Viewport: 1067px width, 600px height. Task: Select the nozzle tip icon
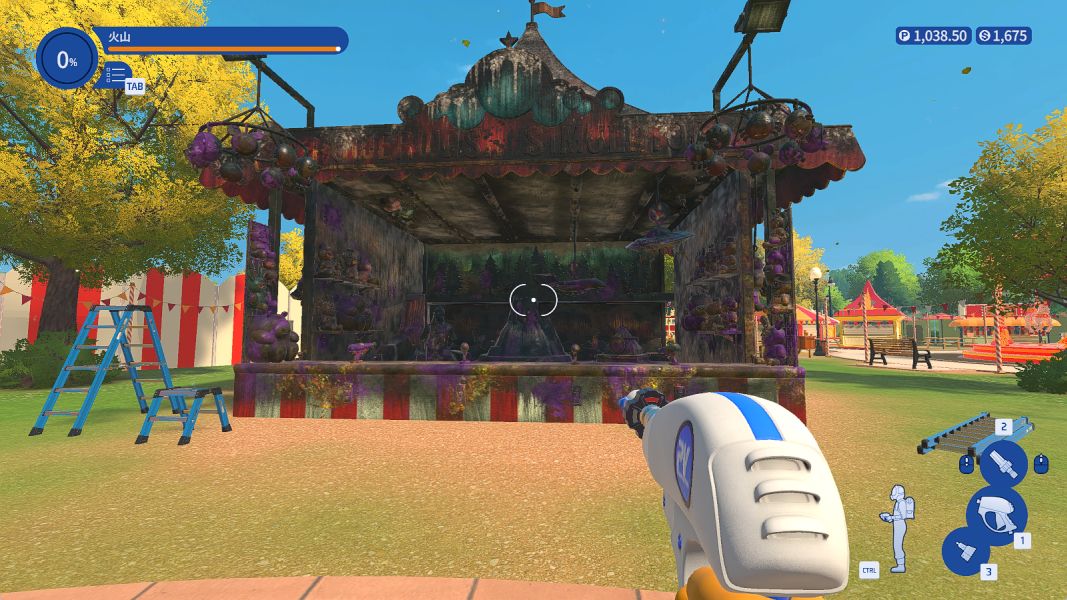(966, 551)
